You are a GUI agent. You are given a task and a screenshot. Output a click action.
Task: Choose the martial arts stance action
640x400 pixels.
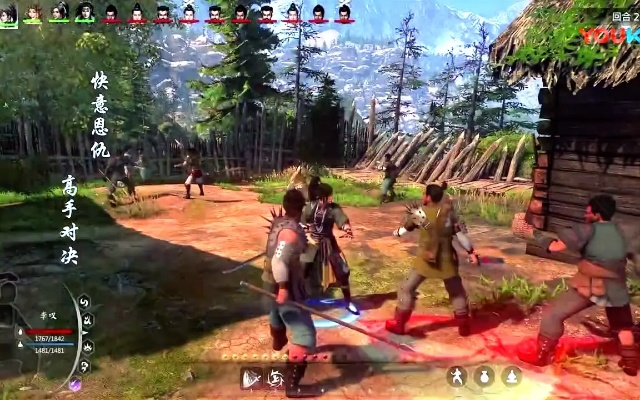click(457, 376)
